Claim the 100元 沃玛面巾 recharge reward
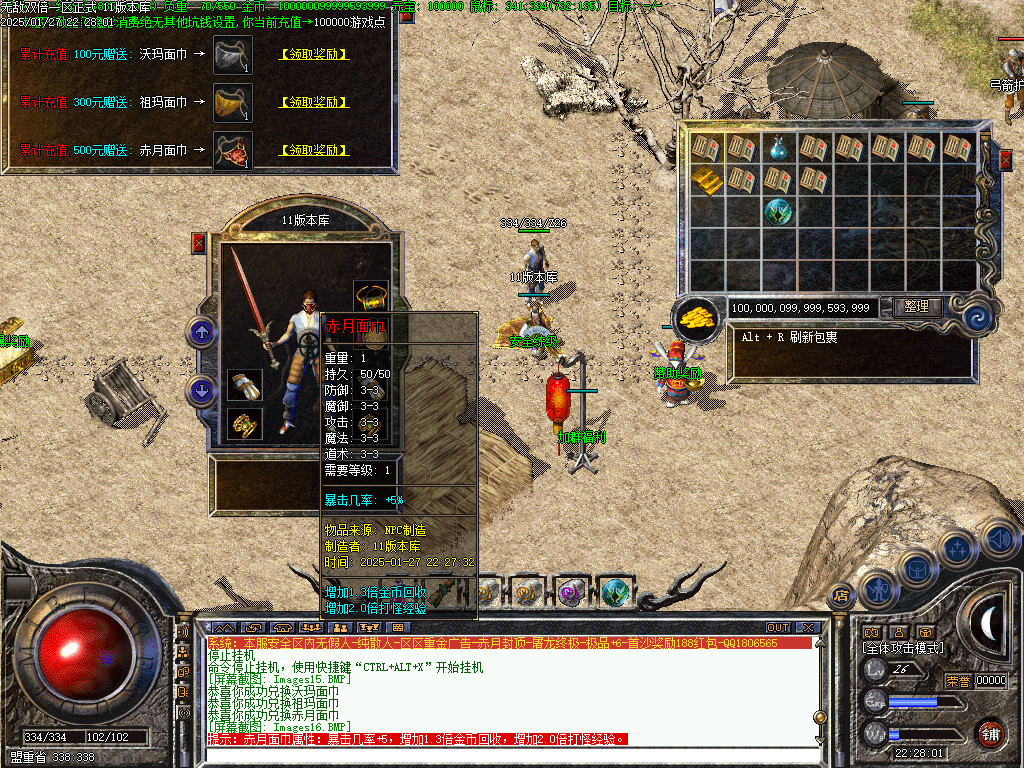 (x=313, y=54)
